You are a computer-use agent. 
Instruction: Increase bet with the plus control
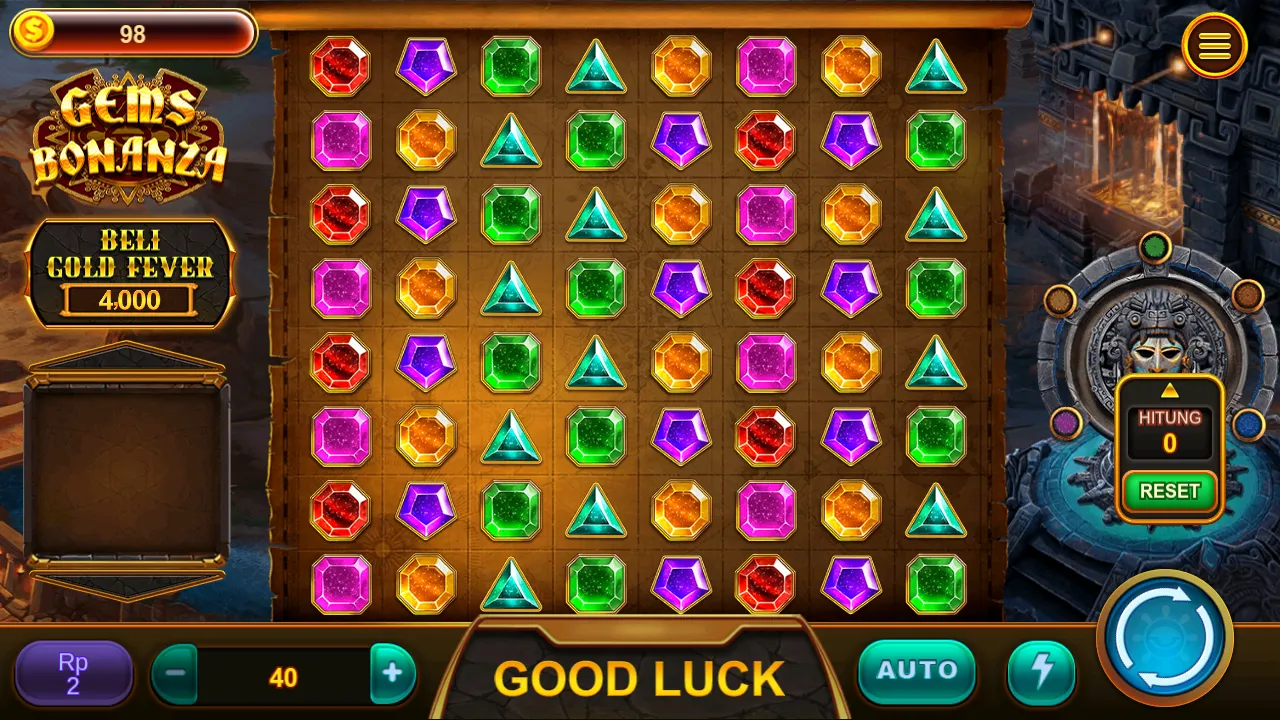(x=393, y=674)
